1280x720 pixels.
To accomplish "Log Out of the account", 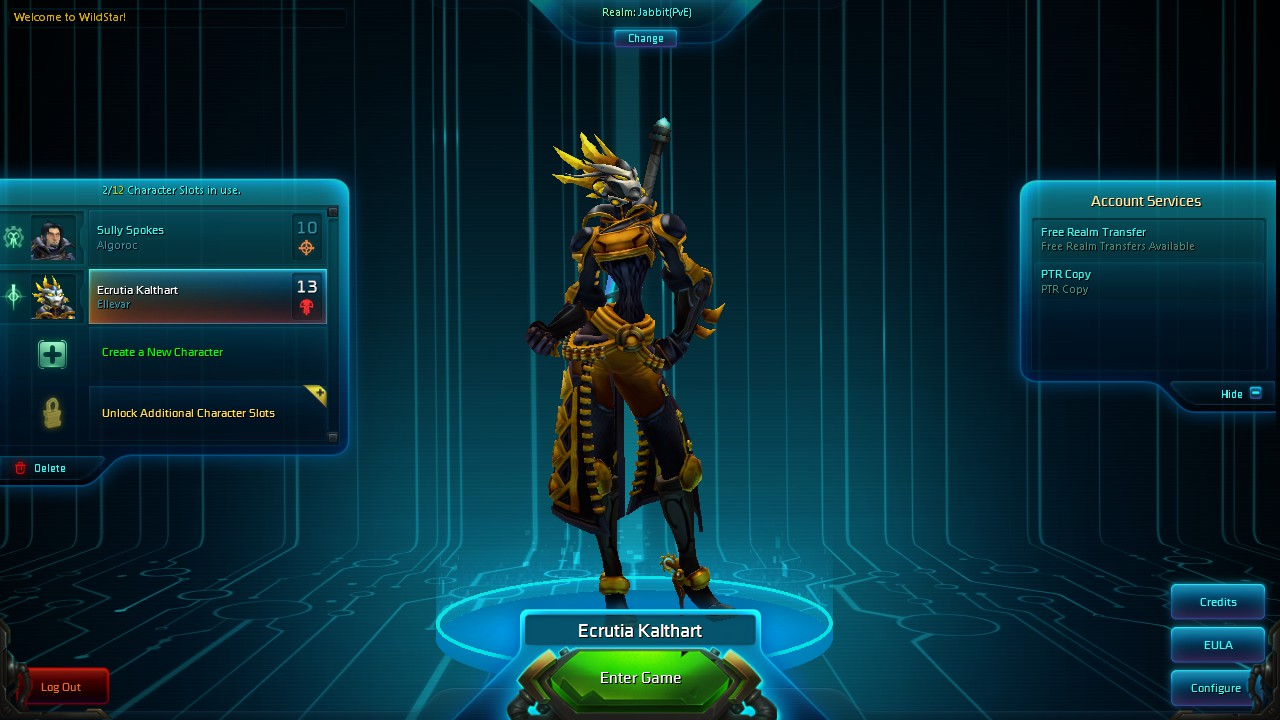I will coord(61,687).
